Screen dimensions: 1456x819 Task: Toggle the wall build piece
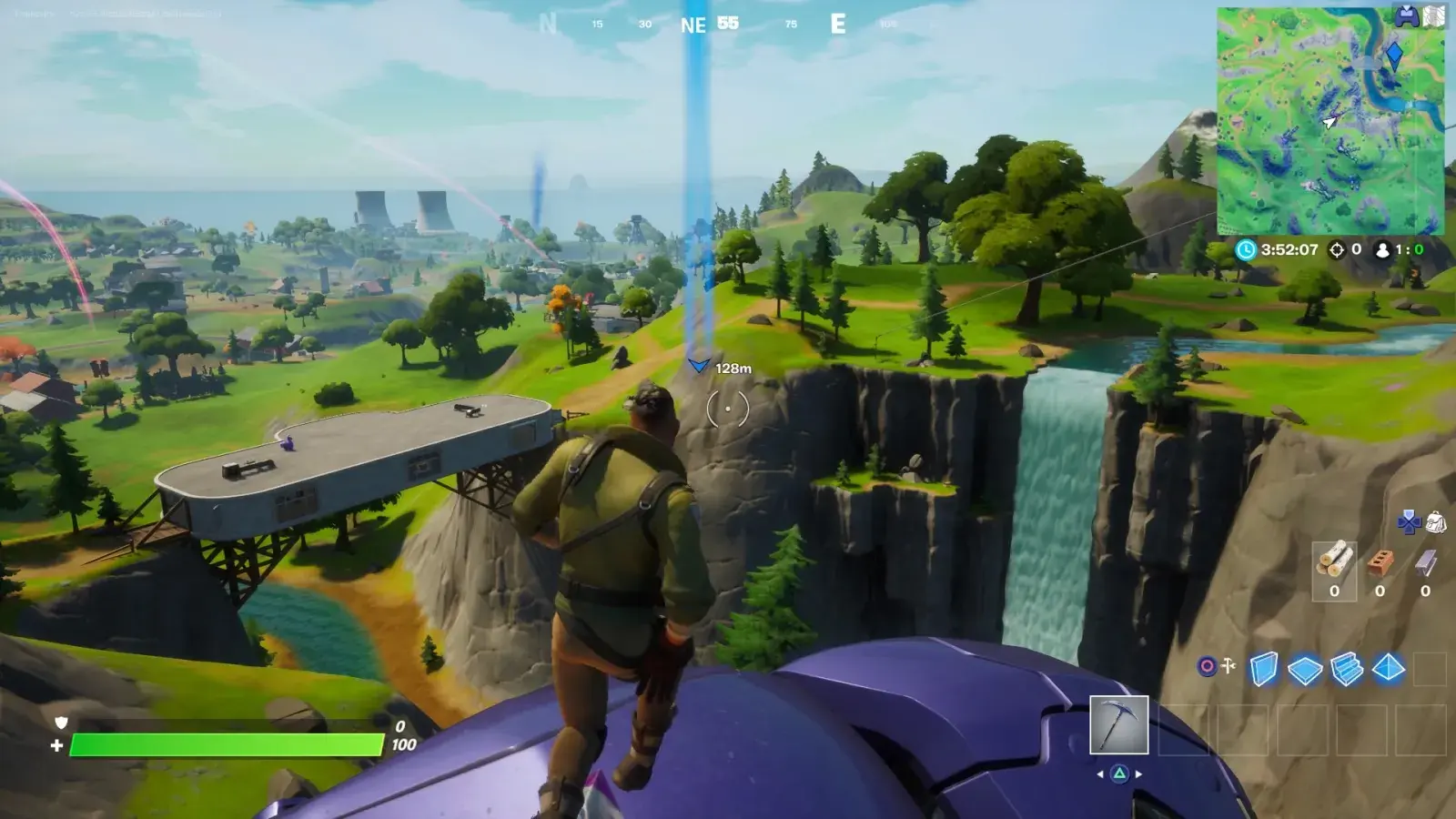click(x=1264, y=667)
